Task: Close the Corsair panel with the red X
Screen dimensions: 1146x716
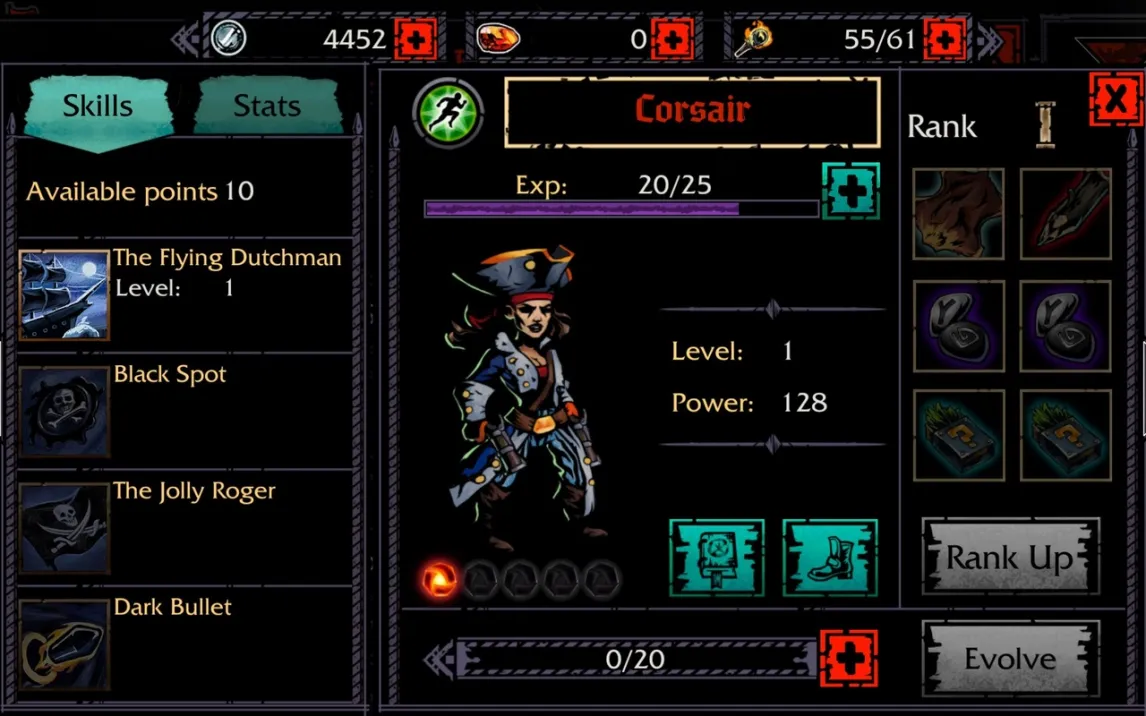Action: click(x=1115, y=99)
